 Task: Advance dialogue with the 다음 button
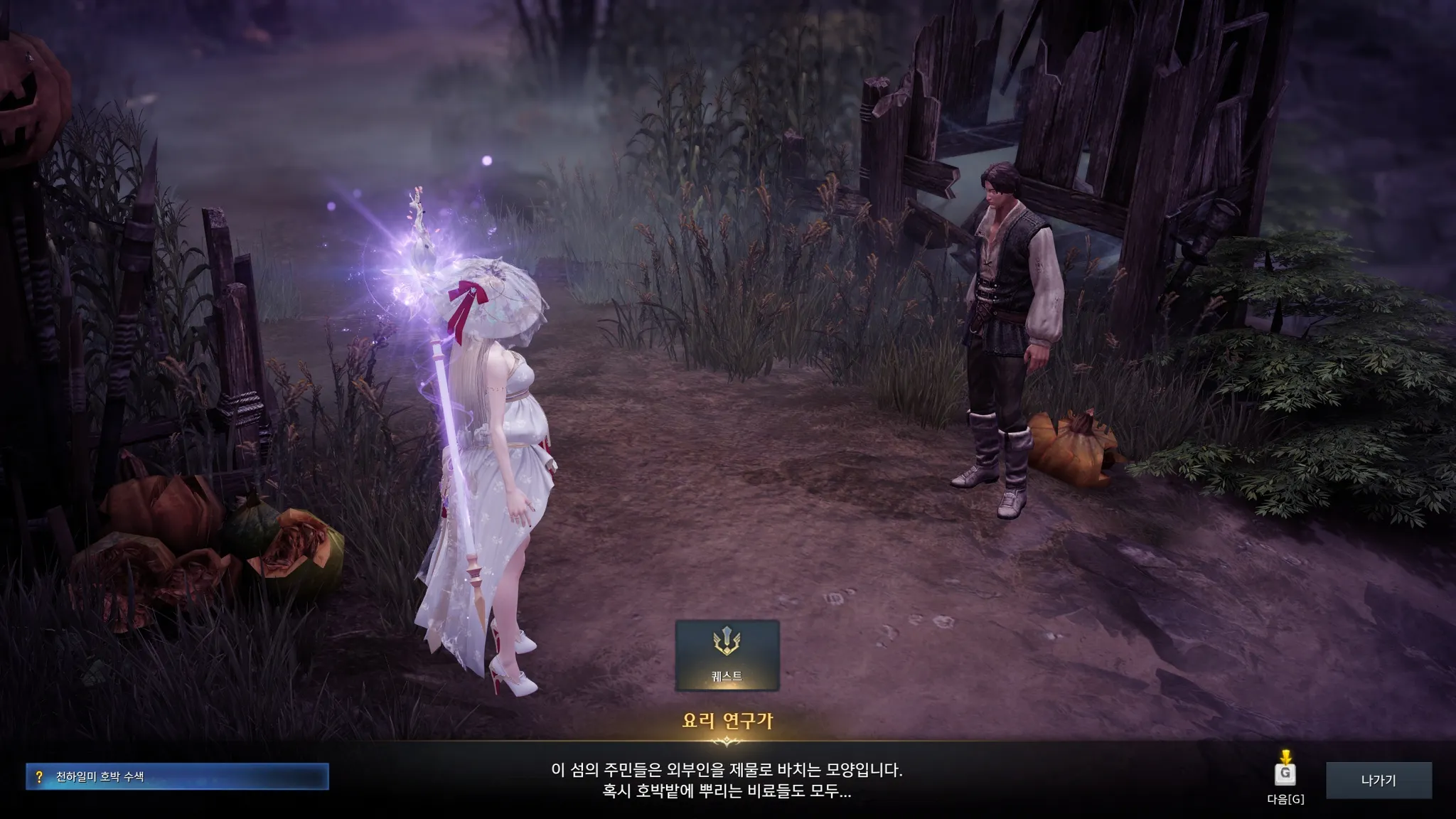point(1285,775)
